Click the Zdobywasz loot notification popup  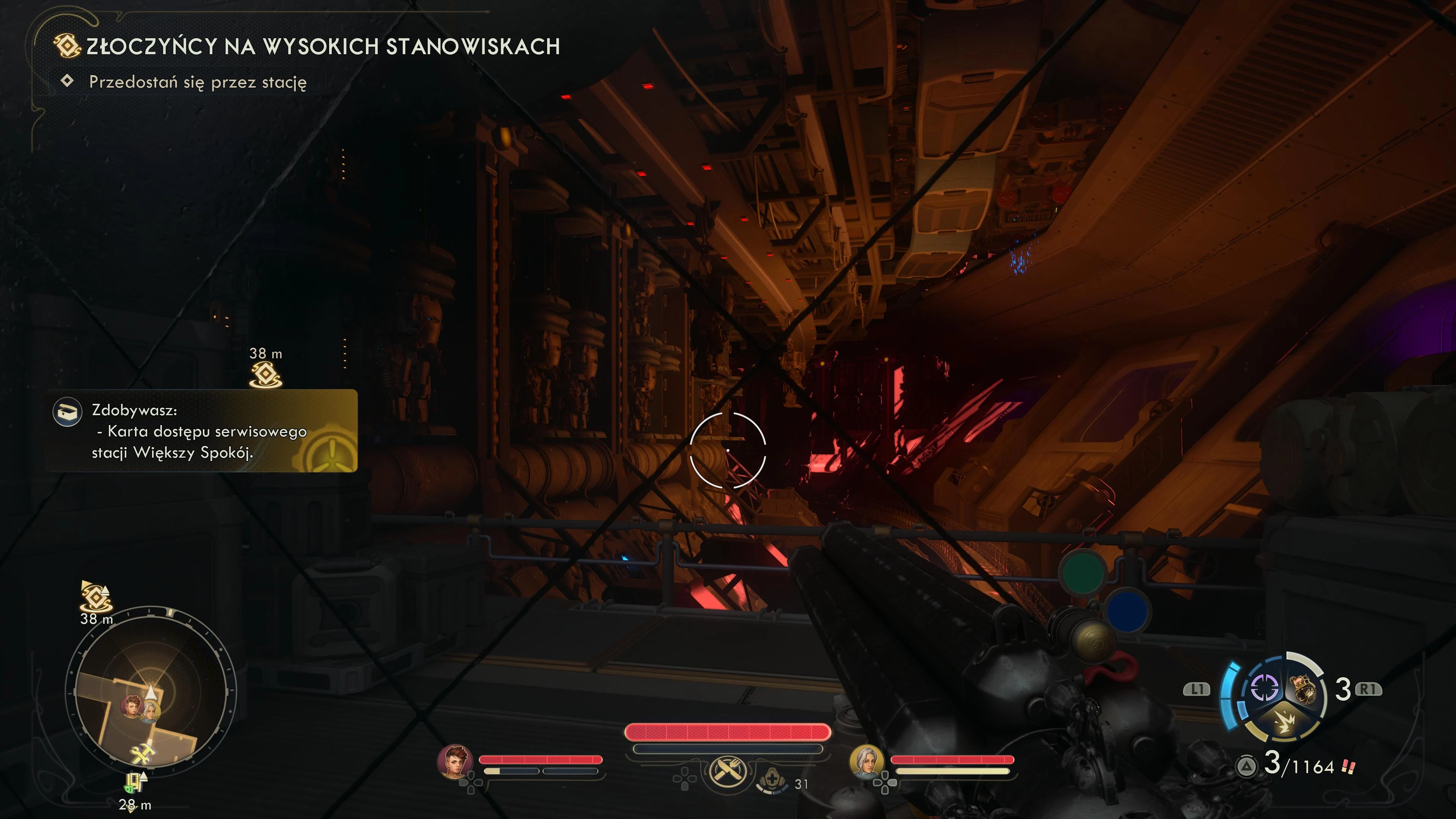pos(201,431)
